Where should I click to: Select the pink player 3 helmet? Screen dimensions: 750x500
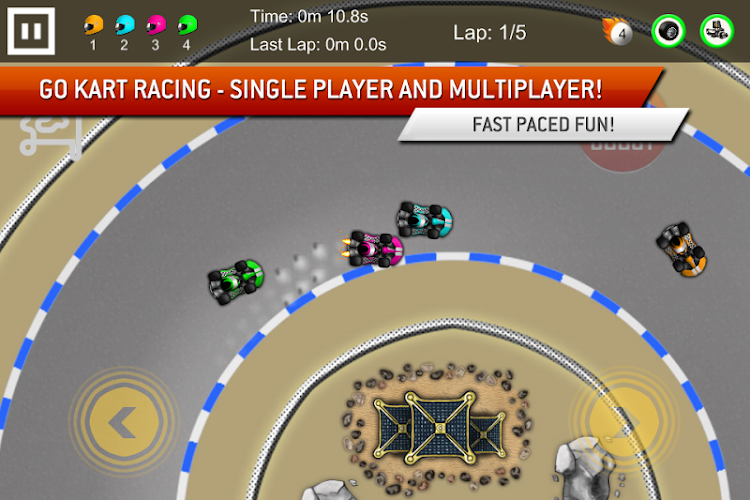pos(155,24)
